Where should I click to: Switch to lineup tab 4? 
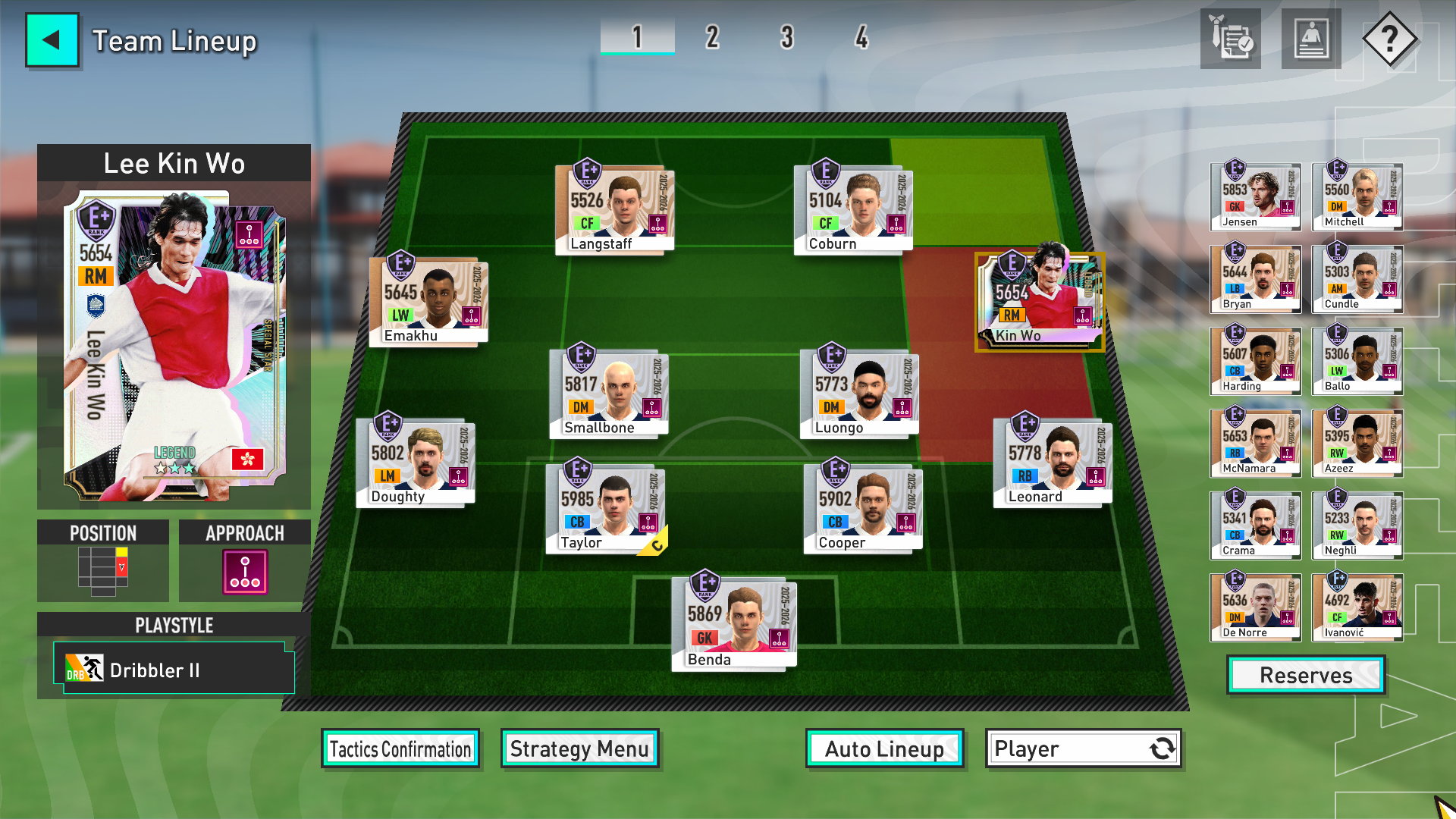tap(861, 37)
